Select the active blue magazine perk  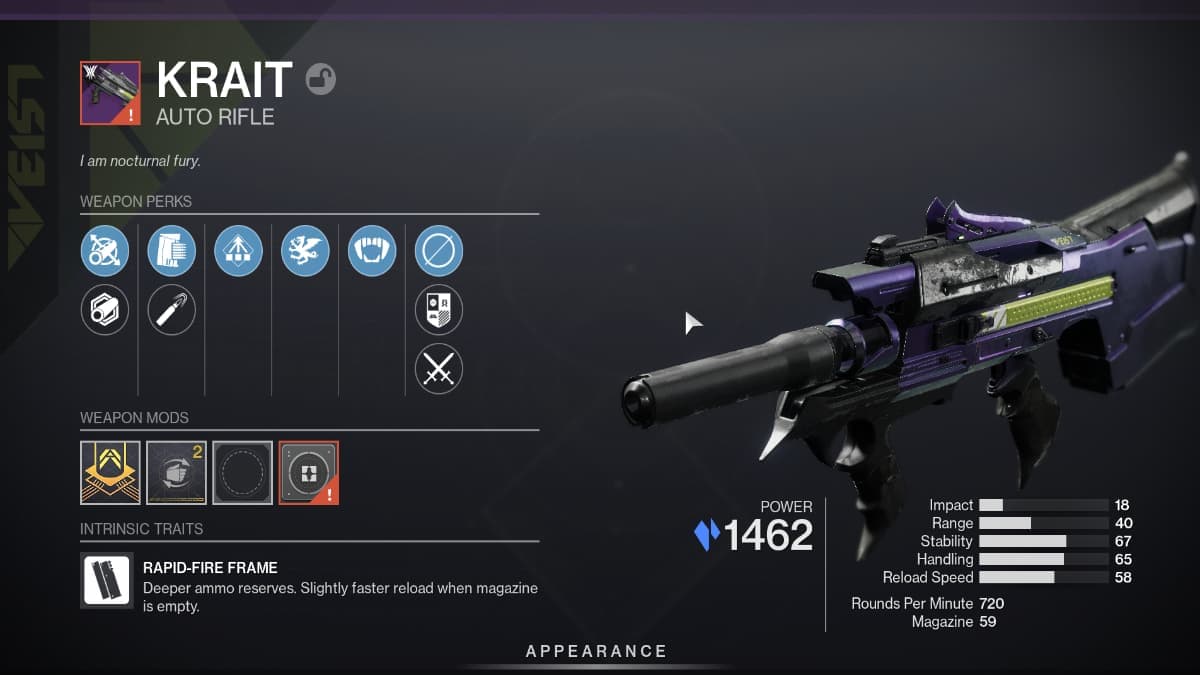[x=171, y=251]
